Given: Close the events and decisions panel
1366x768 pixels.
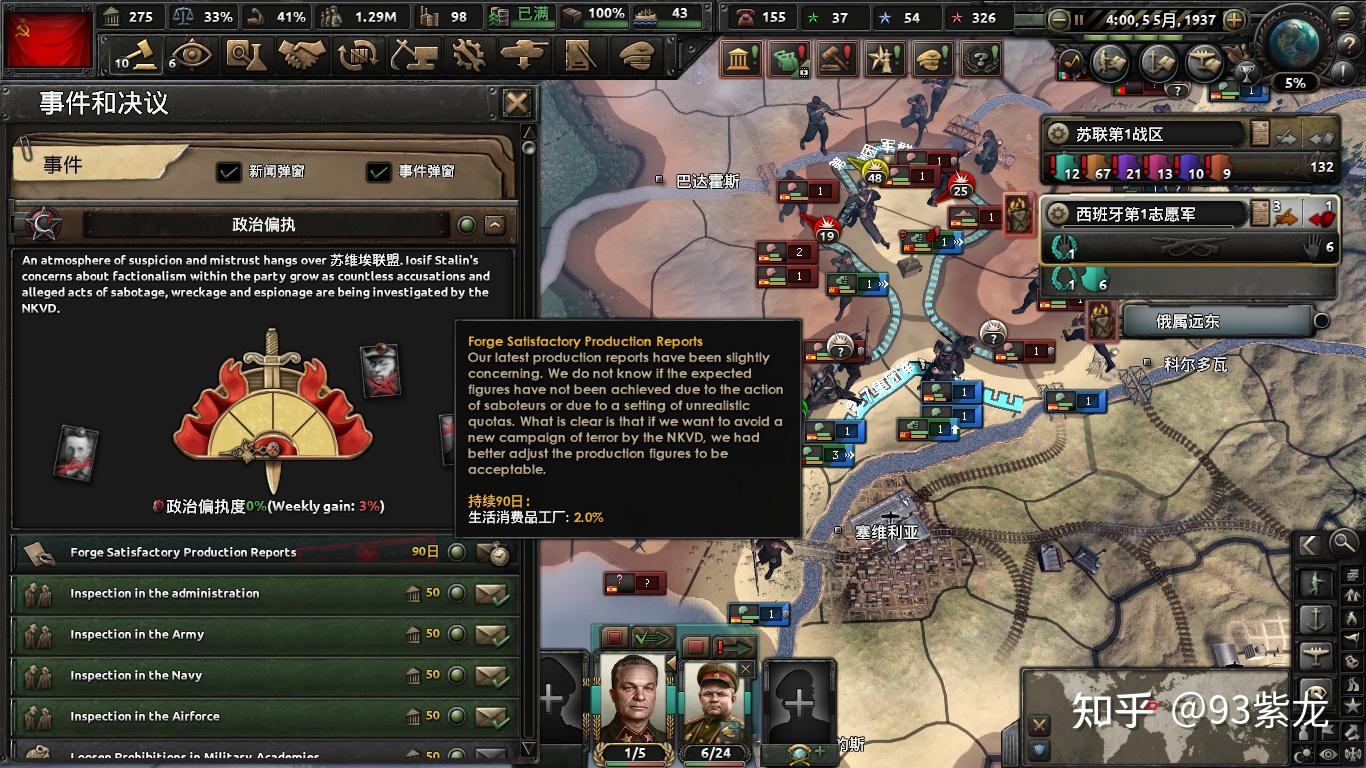Looking at the screenshot, I should pyautogui.click(x=516, y=103).
